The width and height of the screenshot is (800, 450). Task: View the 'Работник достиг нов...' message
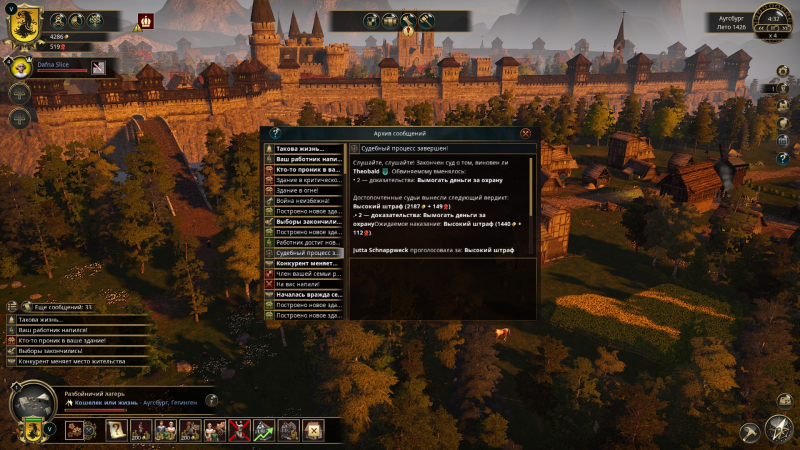pos(304,242)
